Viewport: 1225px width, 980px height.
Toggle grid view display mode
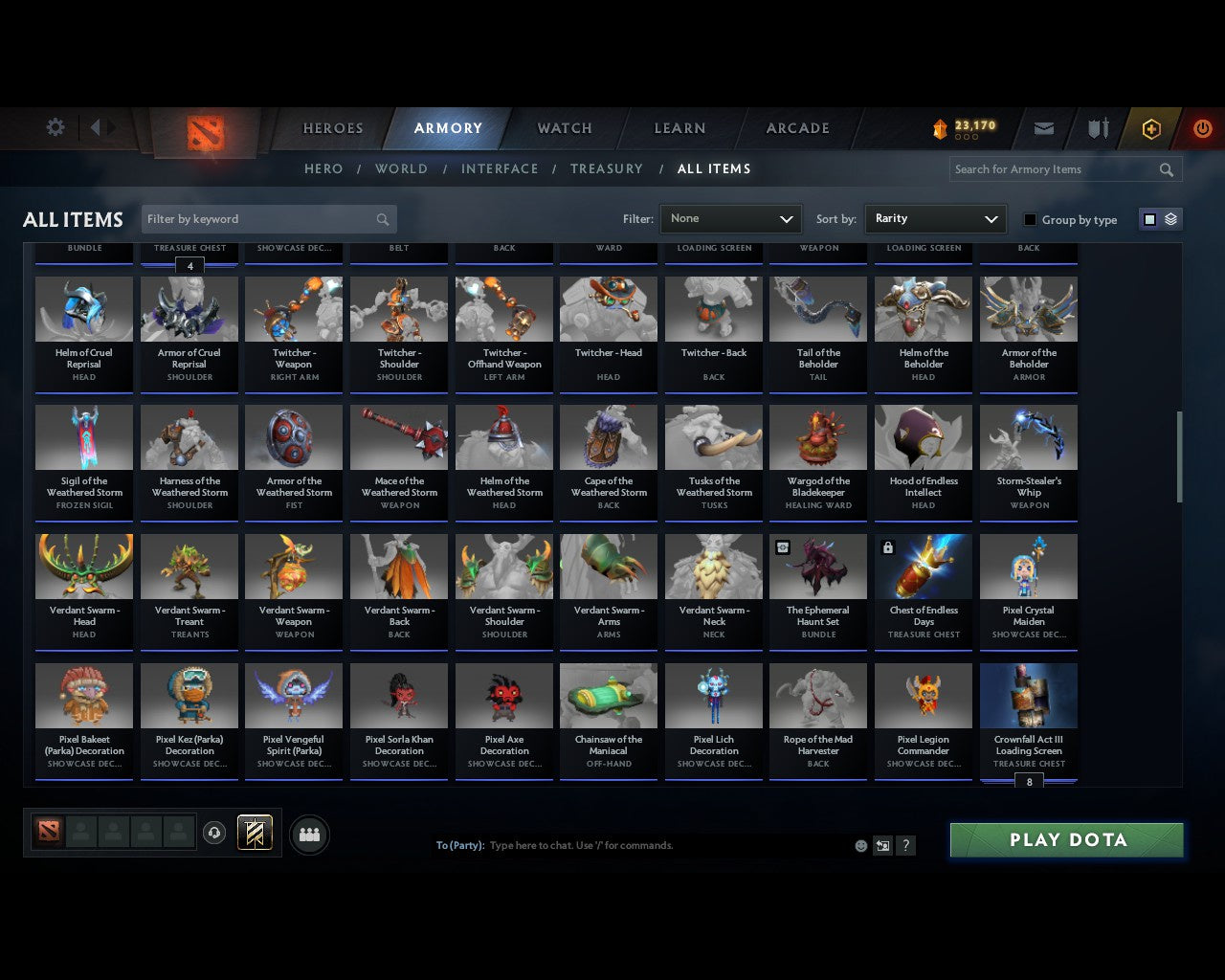1148,218
